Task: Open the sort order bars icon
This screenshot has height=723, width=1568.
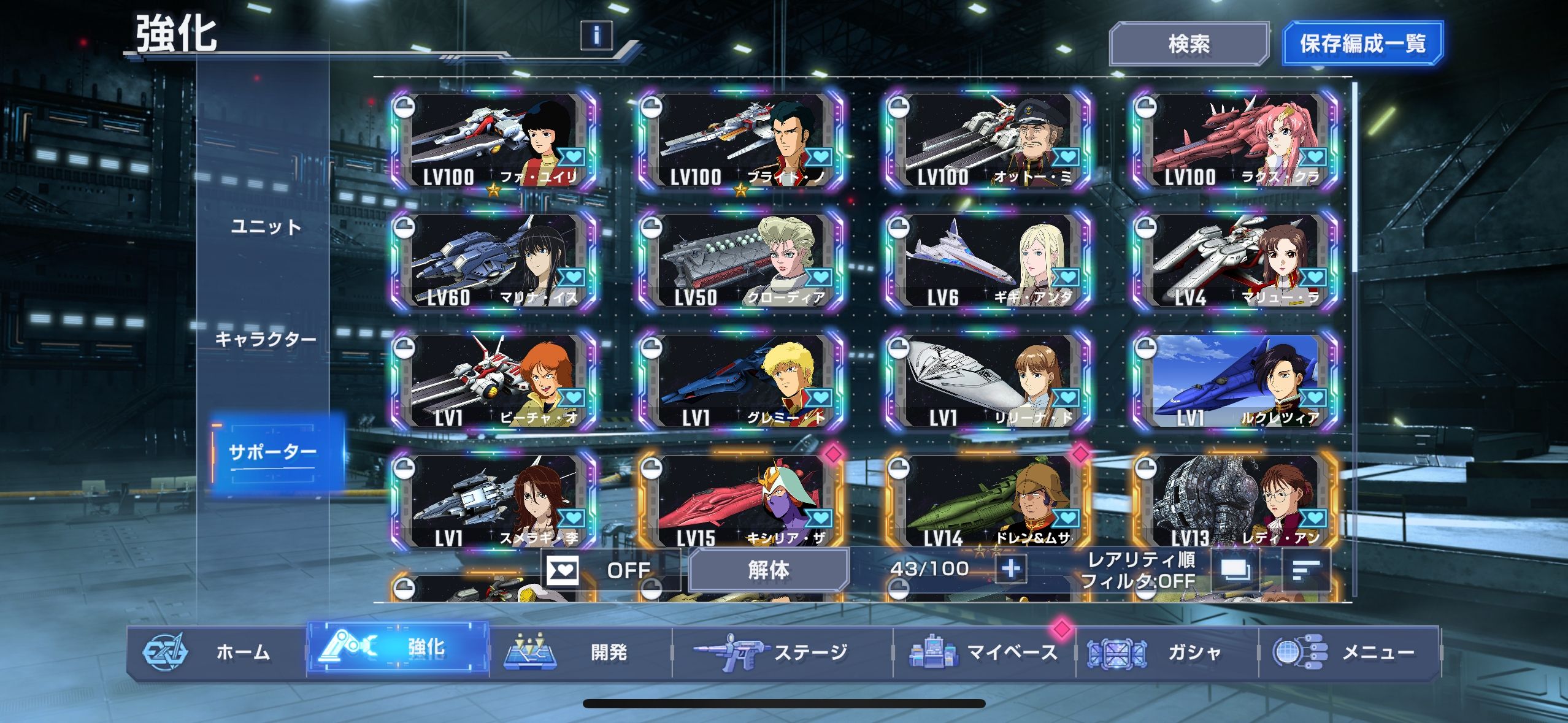Action: (x=1305, y=570)
